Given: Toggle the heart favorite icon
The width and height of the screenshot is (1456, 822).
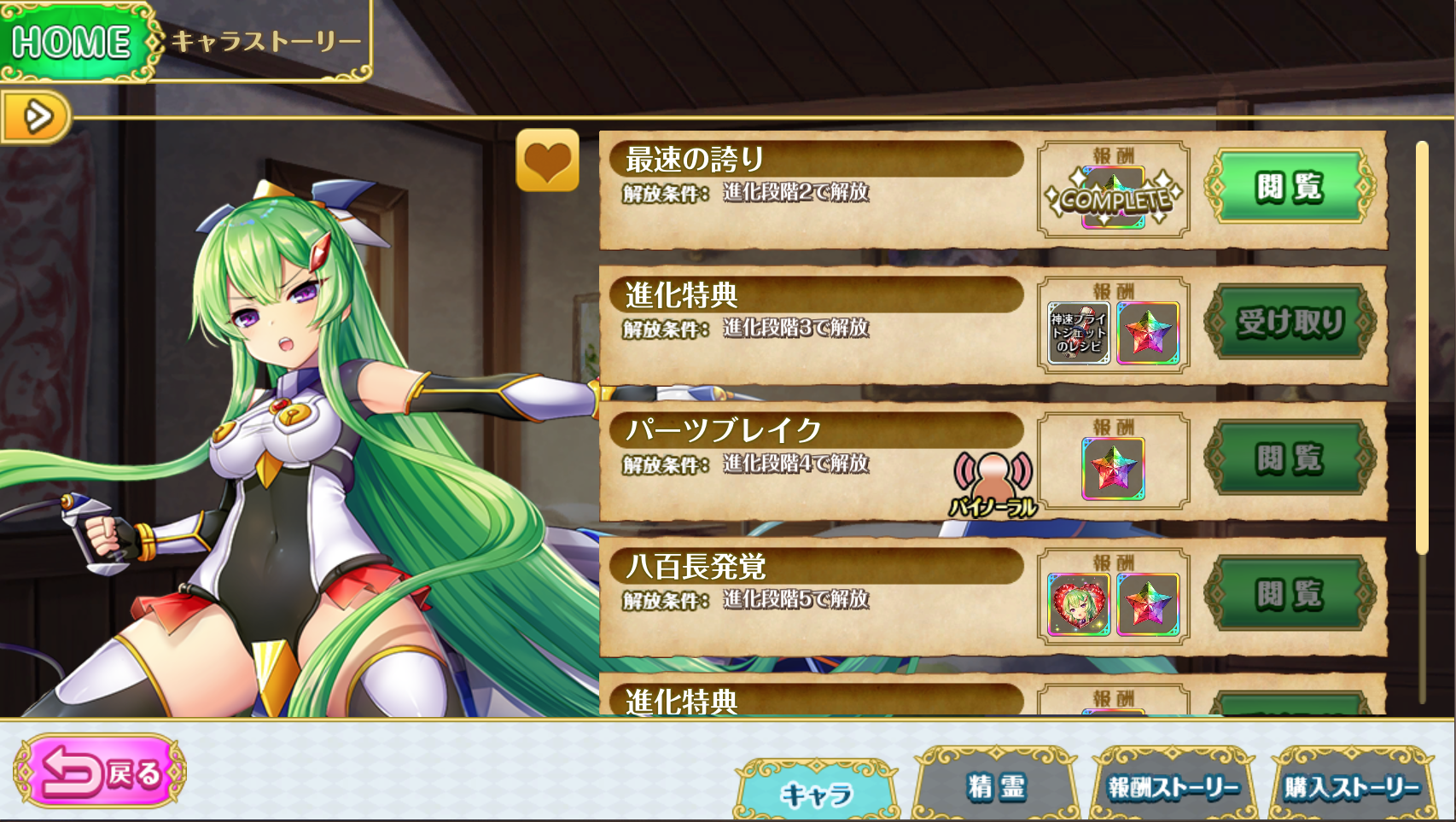Looking at the screenshot, I should click(x=547, y=160).
